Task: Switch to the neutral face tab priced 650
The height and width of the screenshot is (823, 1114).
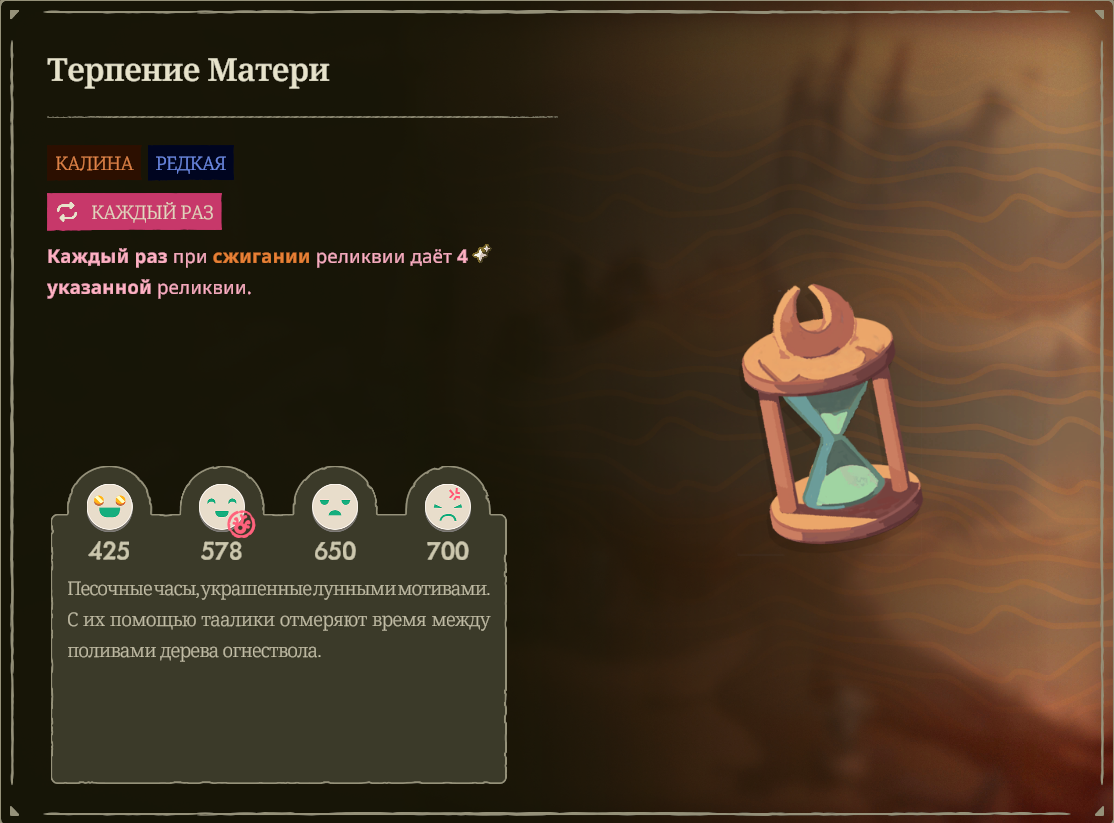Action: pyautogui.click(x=334, y=508)
